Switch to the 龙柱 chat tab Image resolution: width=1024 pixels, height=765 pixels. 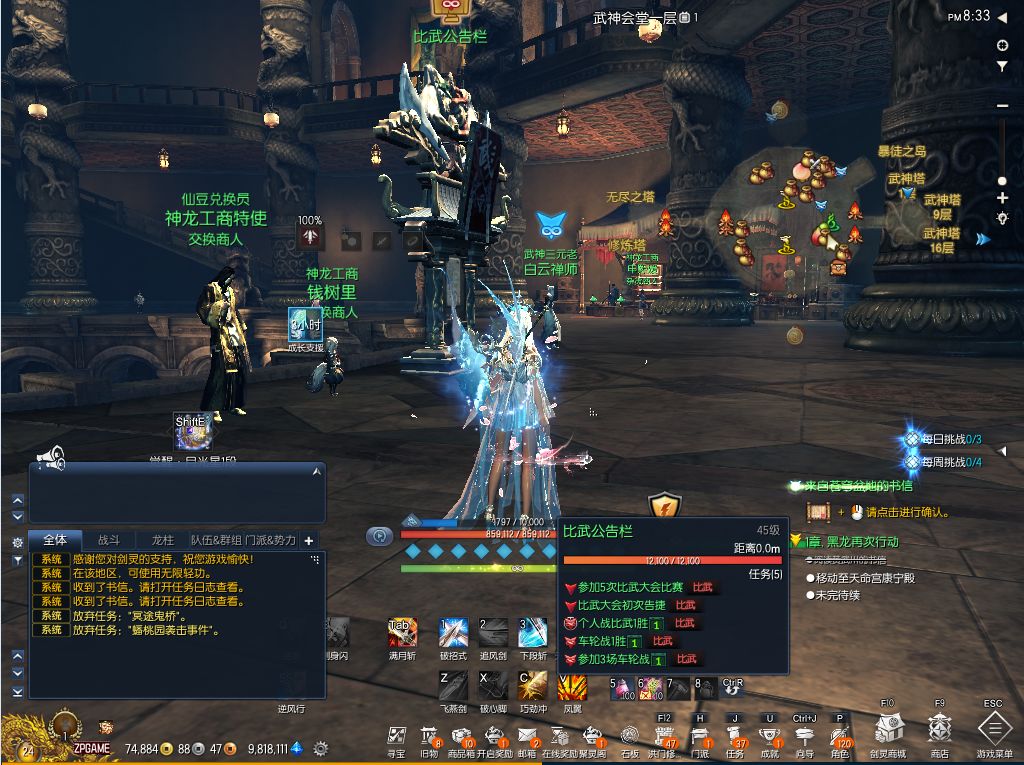[161, 540]
